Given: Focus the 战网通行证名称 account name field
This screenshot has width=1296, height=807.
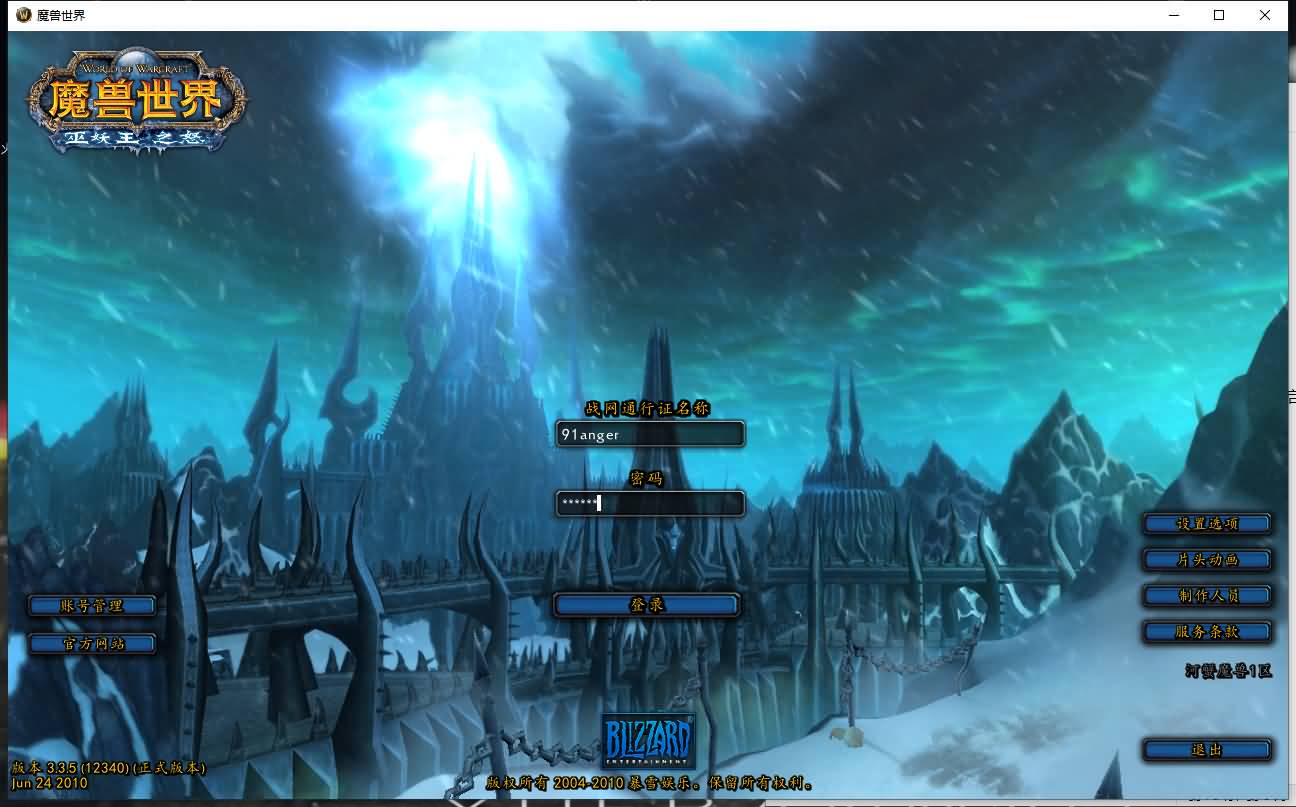Looking at the screenshot, I should pyautogui.click(x=650, y=434).
